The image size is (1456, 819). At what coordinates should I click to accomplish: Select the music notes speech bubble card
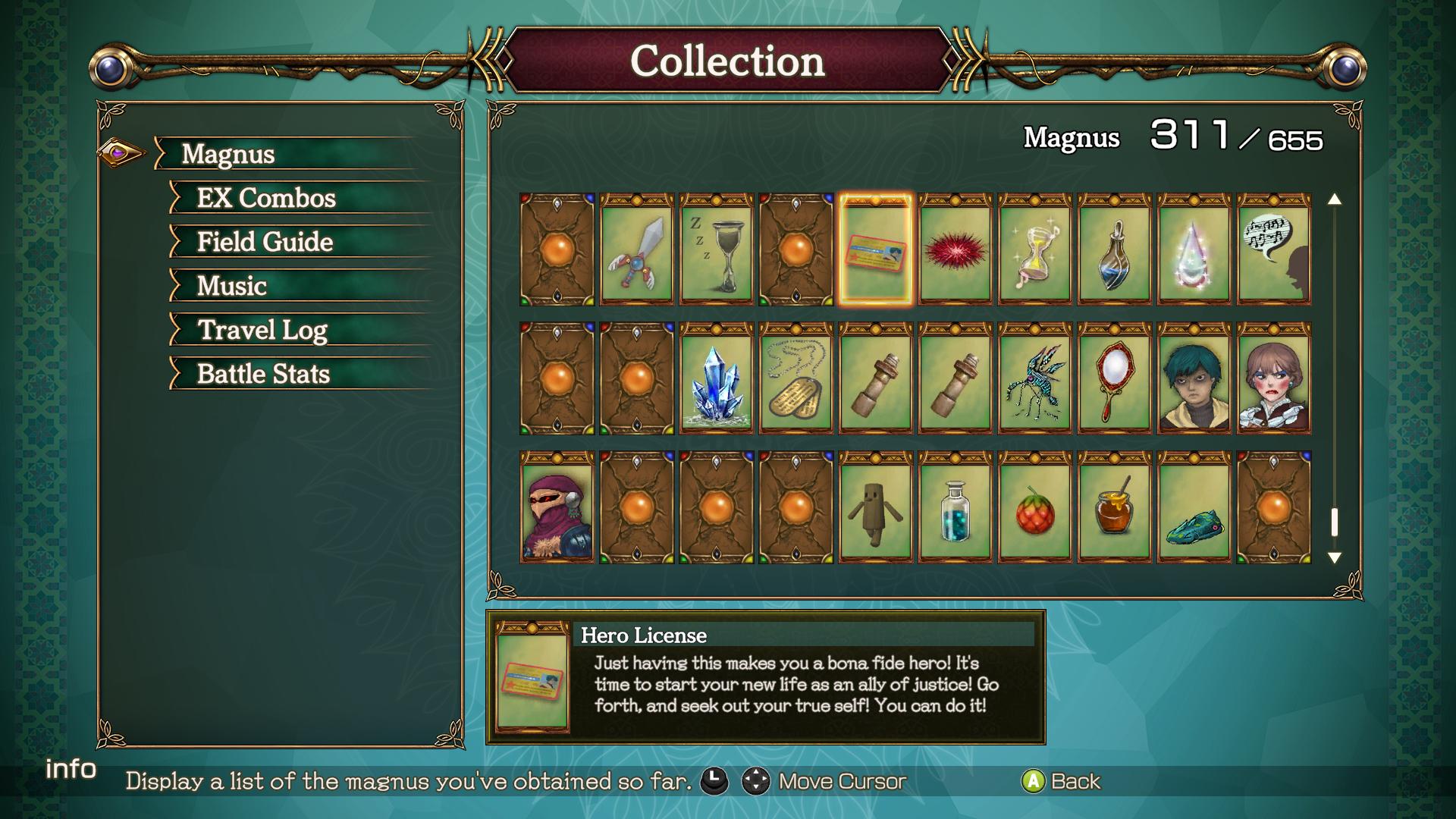tap(1273, 249)
